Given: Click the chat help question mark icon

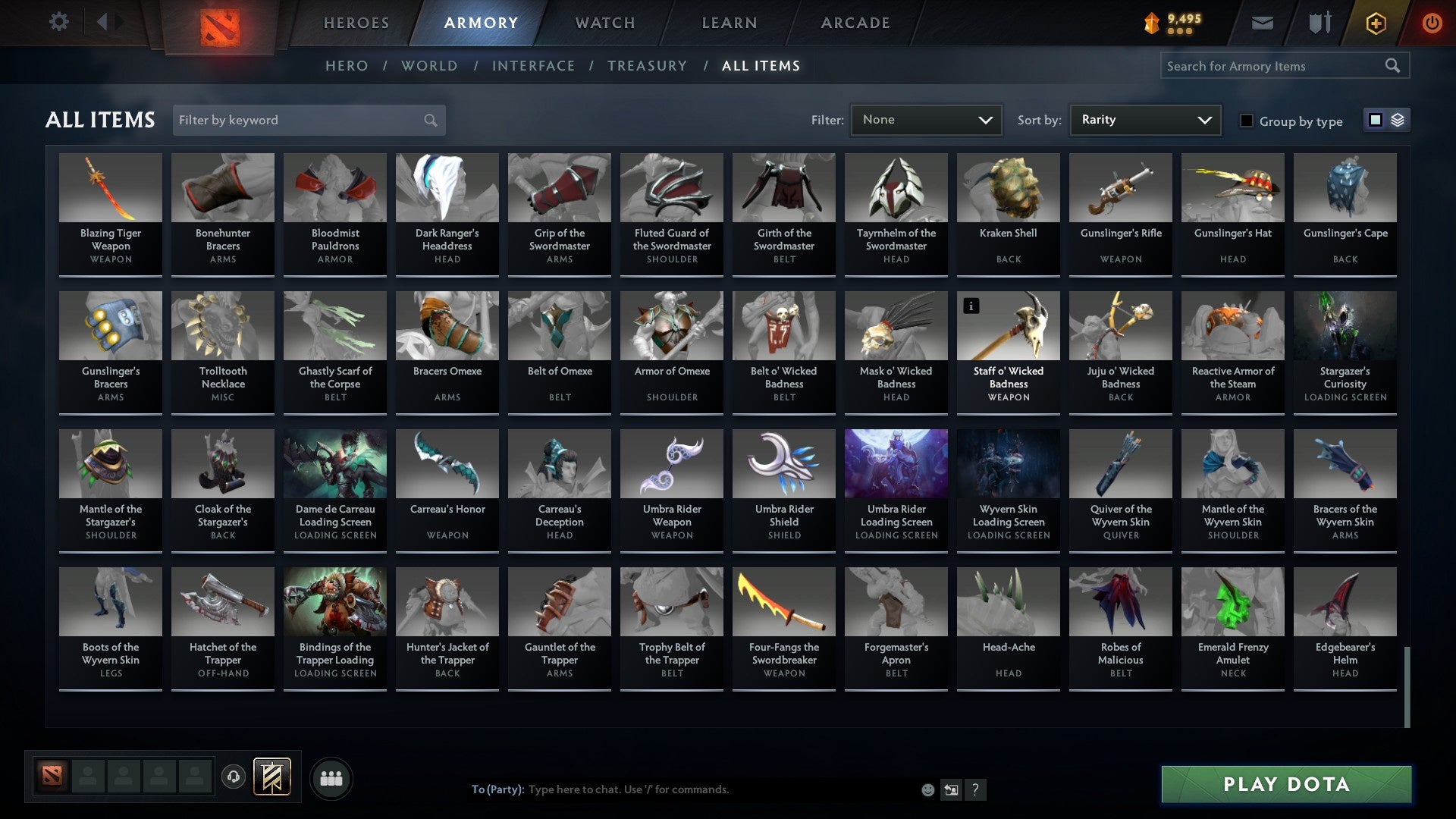Looking at the screenshot, I should pos(976,789).
